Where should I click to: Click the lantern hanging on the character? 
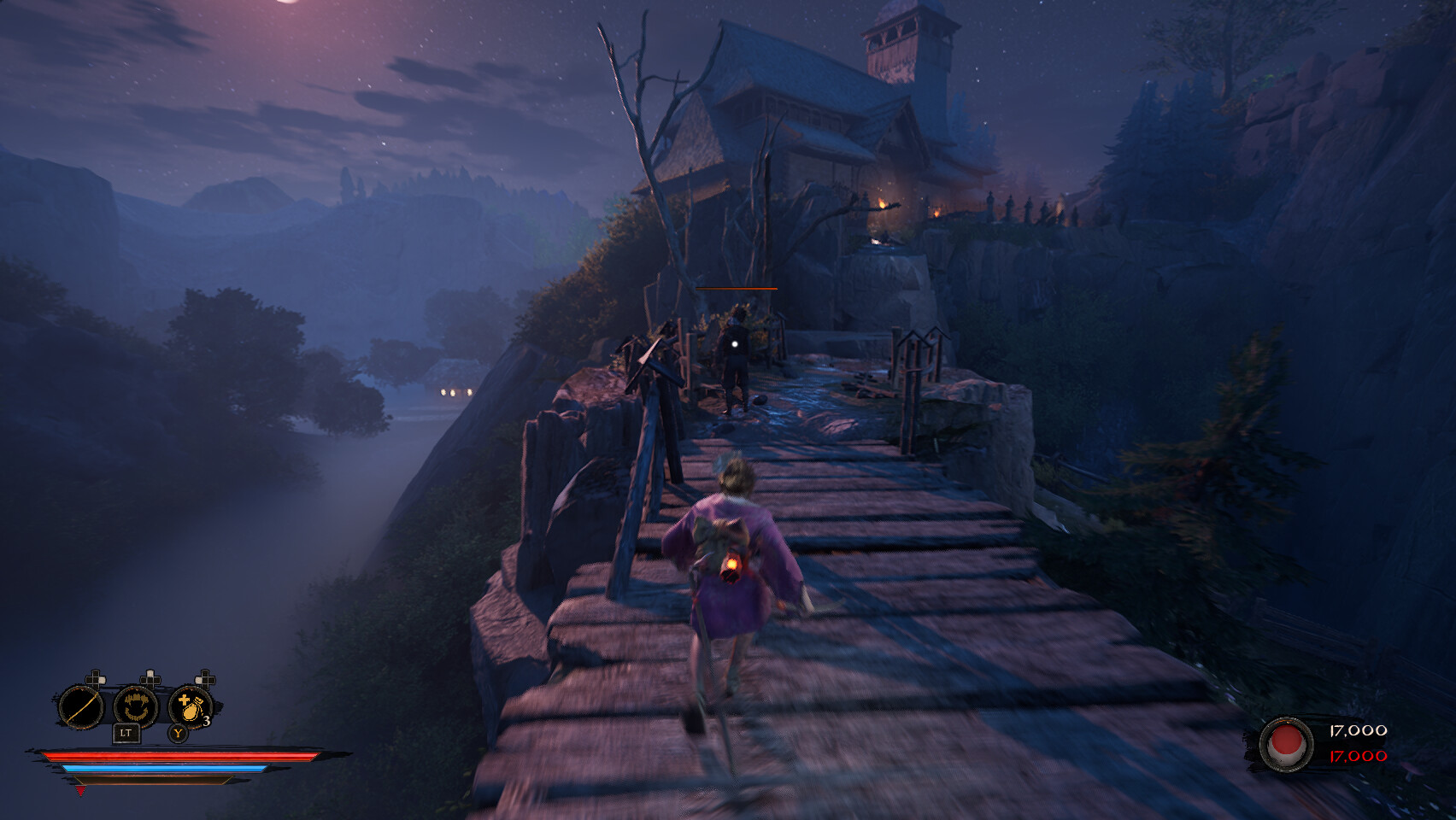click(x=733, y=565)
